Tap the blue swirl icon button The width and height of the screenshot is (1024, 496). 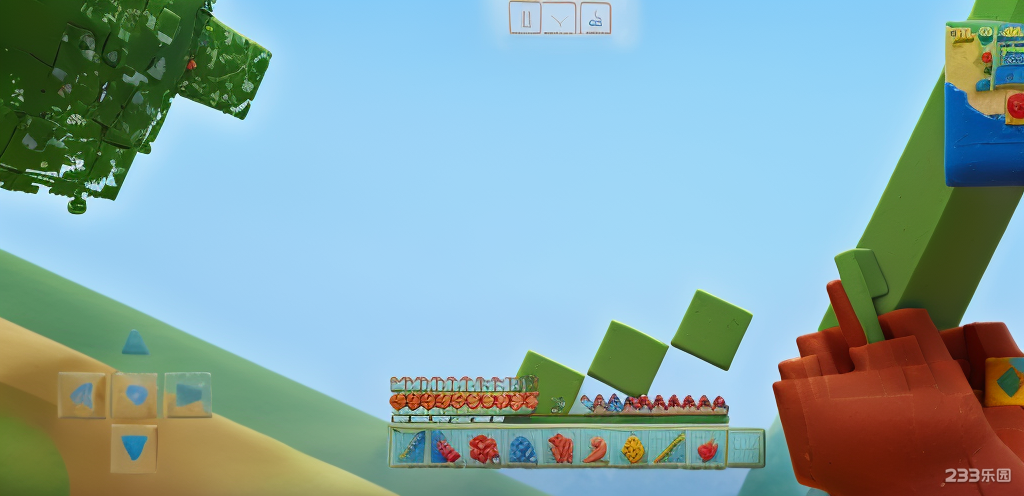pyautogui.click(x=595, y=18)
